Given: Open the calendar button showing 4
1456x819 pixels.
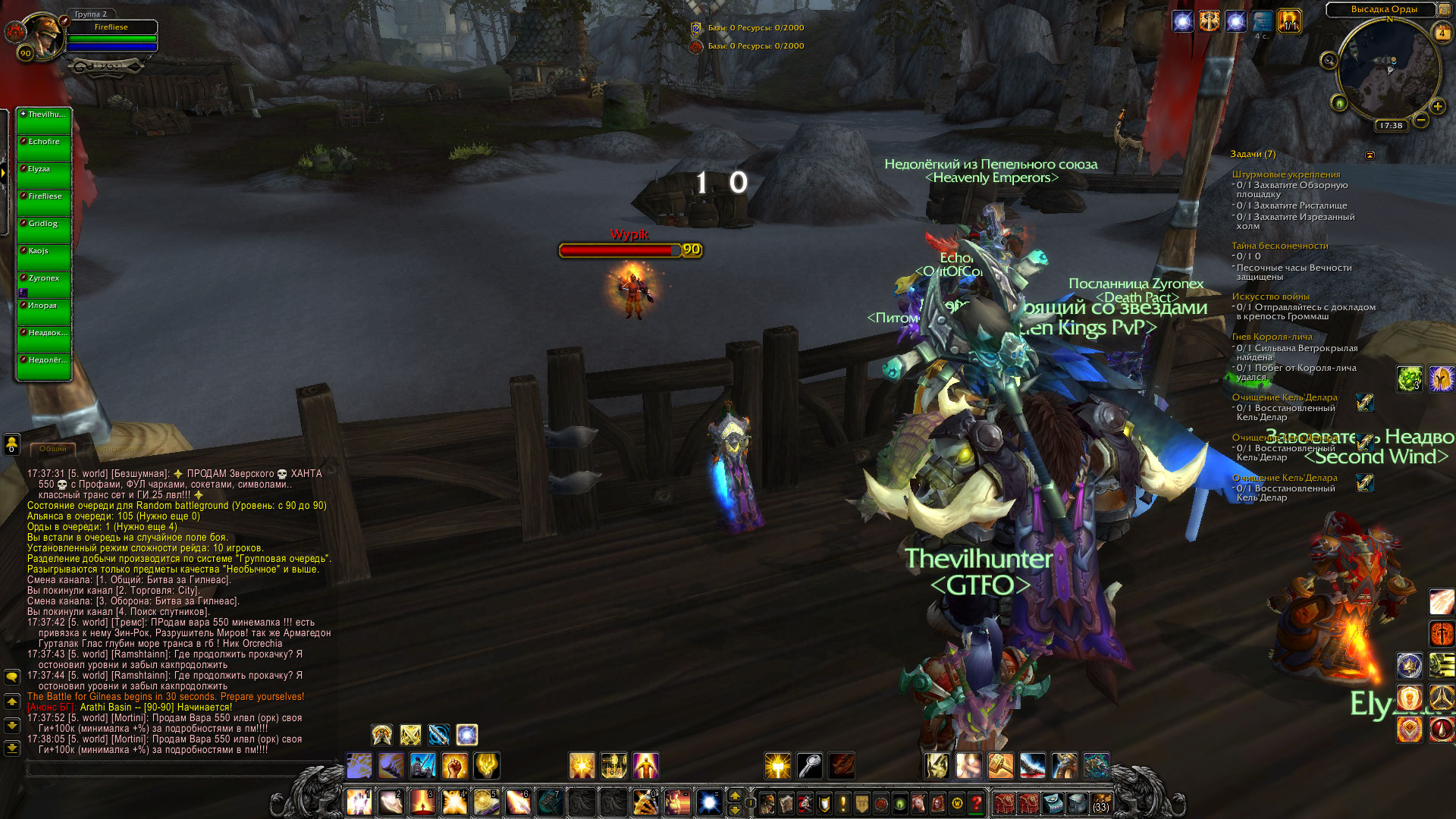Looking at the screenshot, I should click(x=1442, y=33).
